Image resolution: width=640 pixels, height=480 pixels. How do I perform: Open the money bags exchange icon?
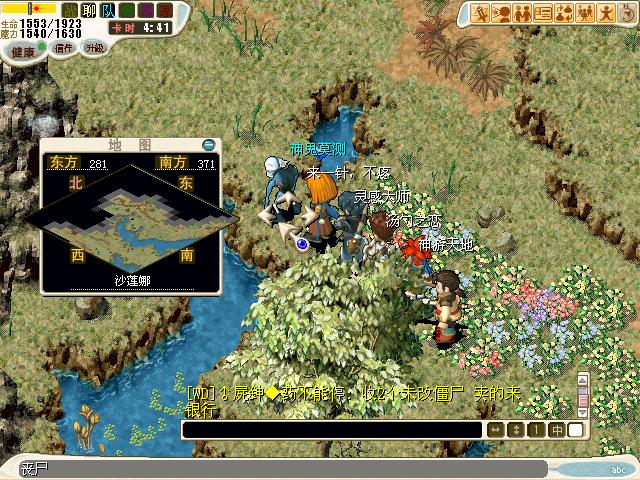click(x=564, y=13)
